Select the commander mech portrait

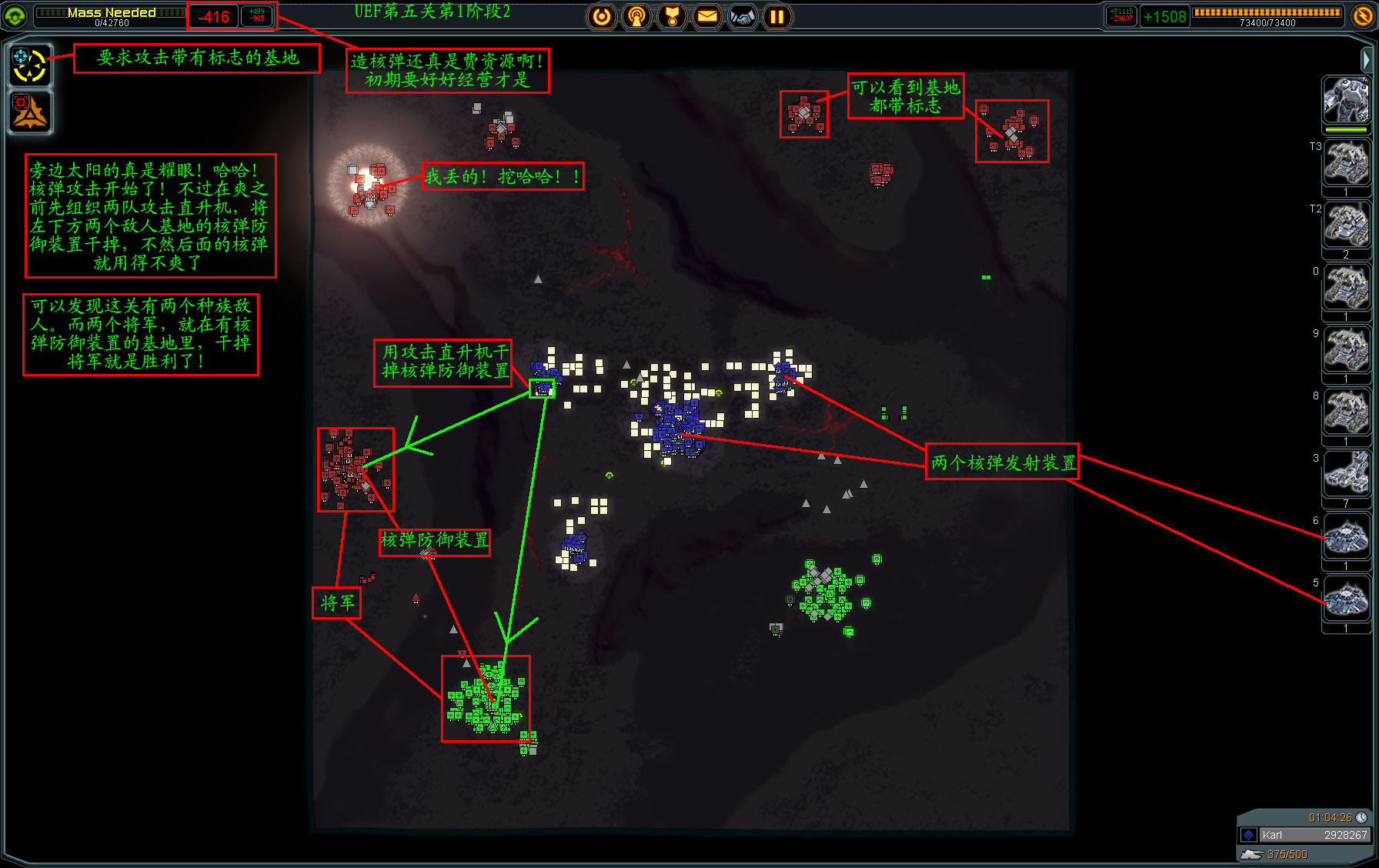(1346, 101)
